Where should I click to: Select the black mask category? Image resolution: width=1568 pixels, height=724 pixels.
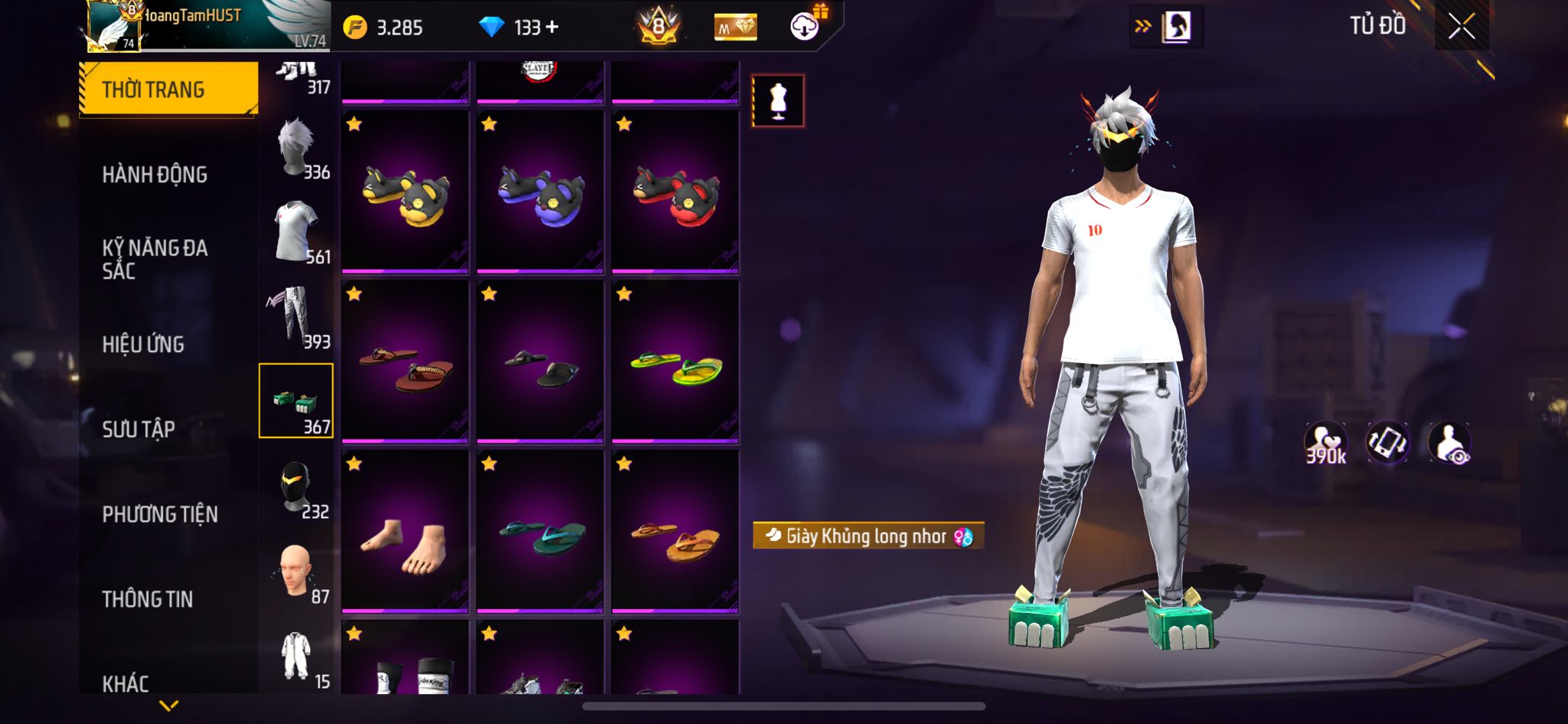point(296,487)
